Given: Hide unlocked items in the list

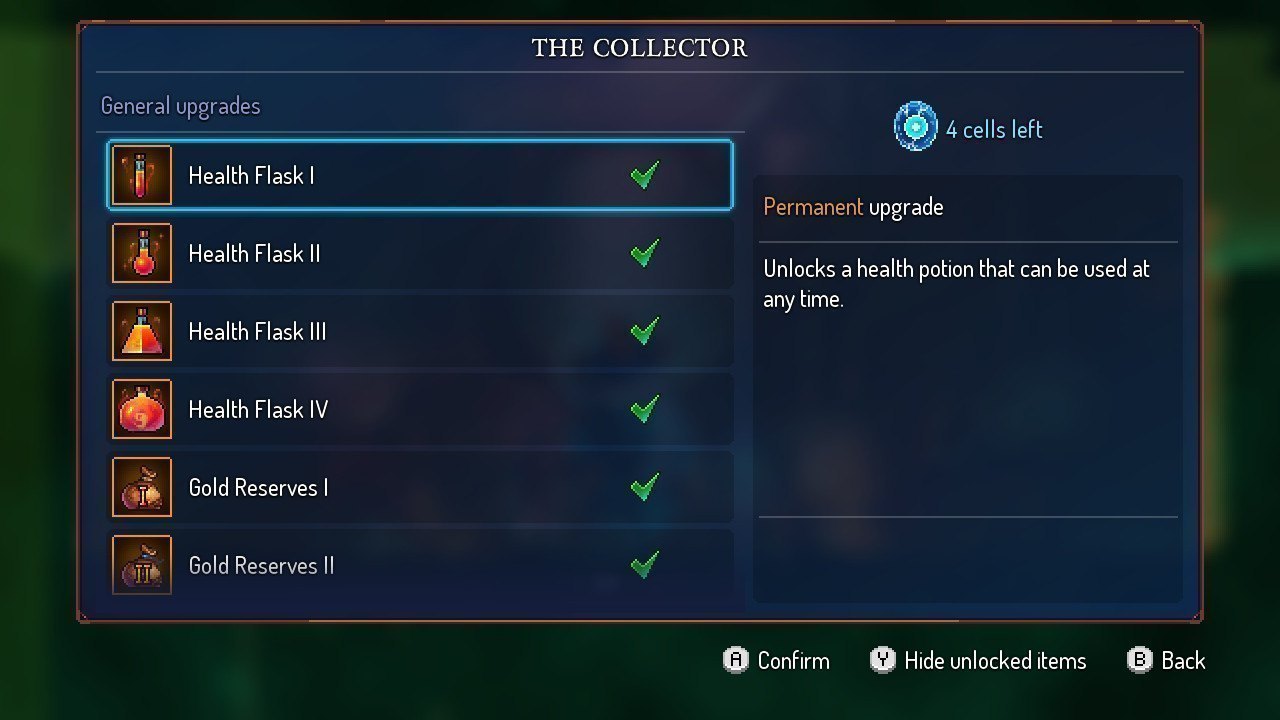Looking at the screenshot, I should 994,661.
